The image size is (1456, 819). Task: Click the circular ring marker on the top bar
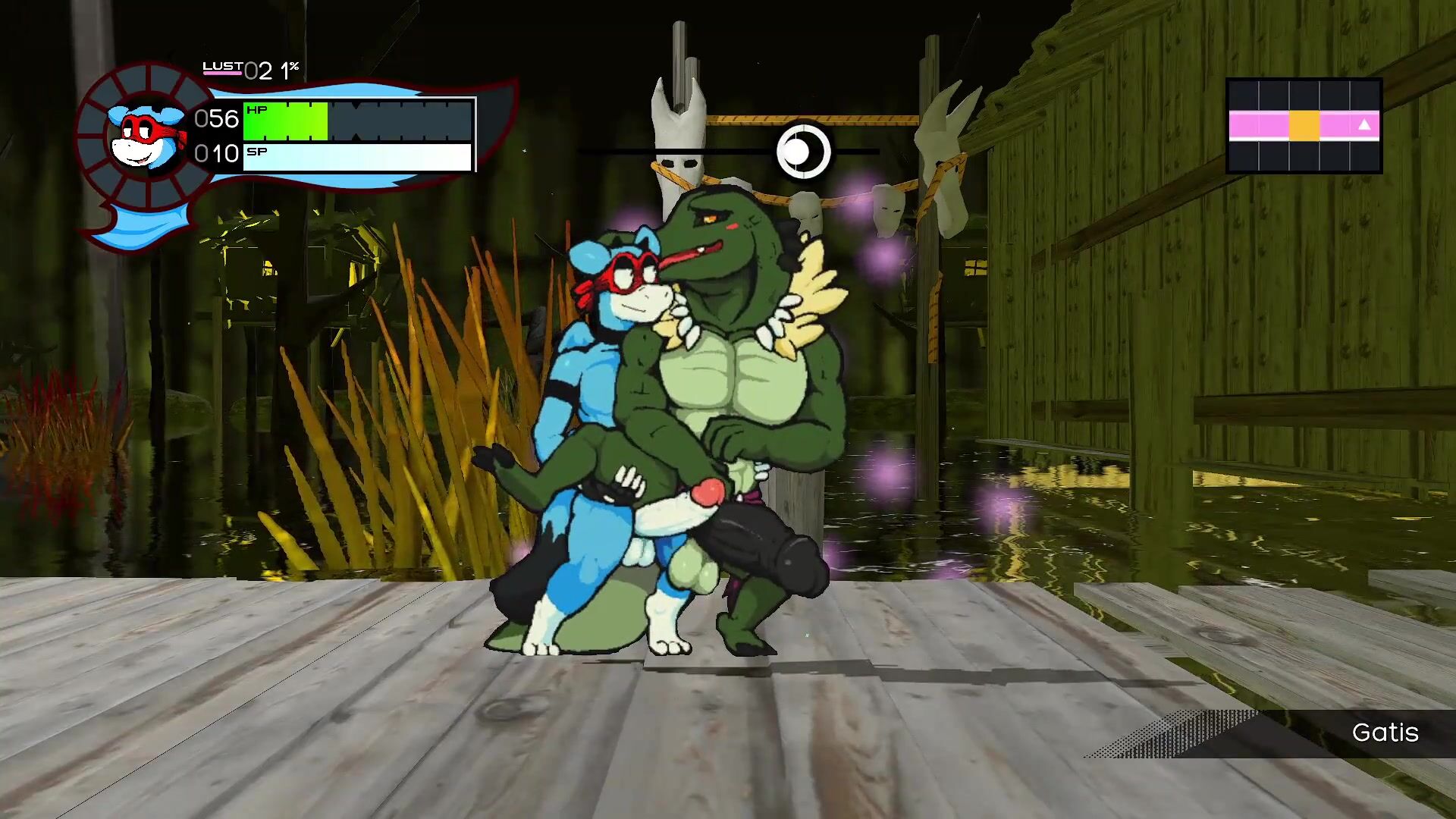[802, 152]
